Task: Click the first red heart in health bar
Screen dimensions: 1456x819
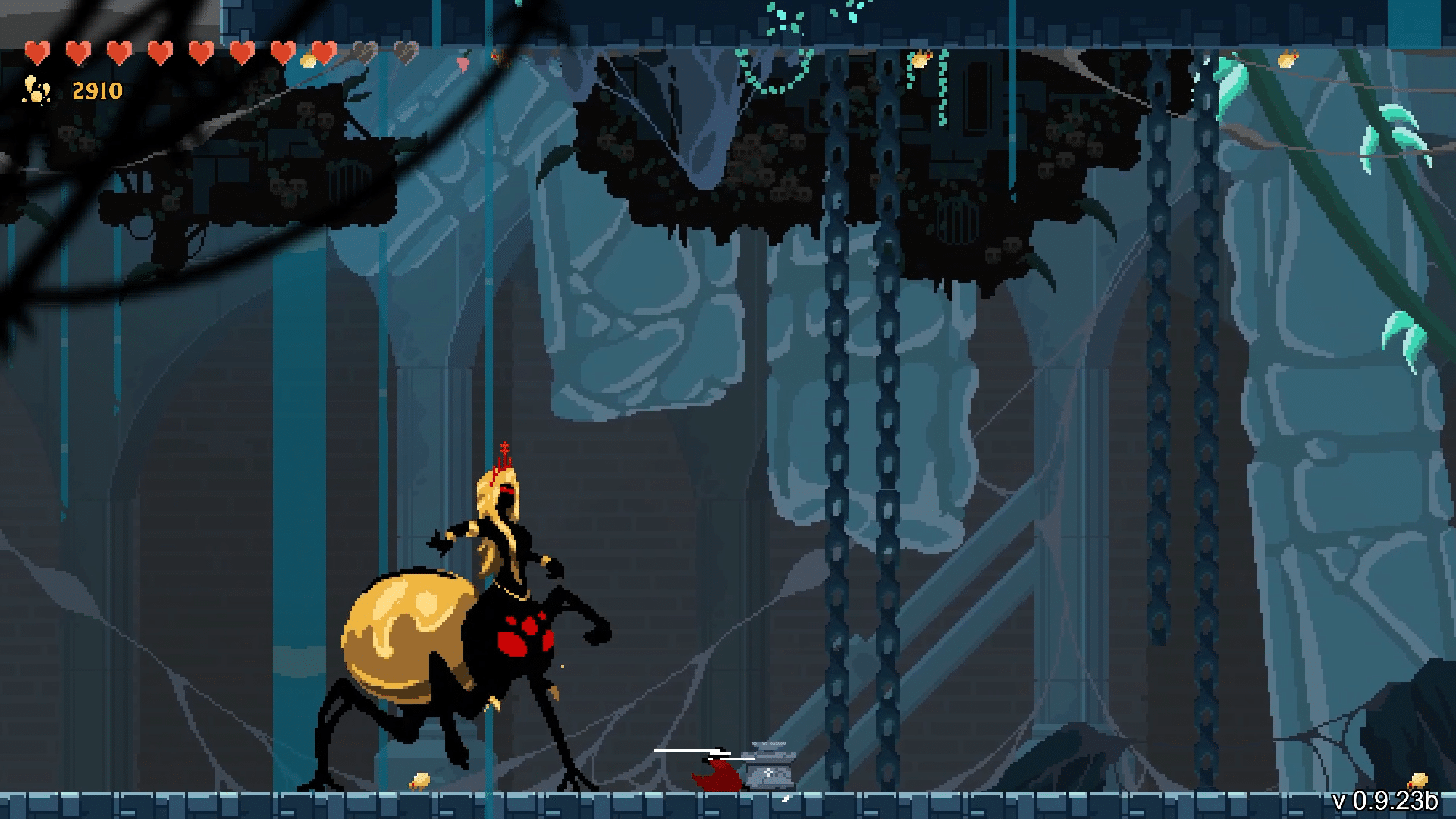Action: pos(36,53)
